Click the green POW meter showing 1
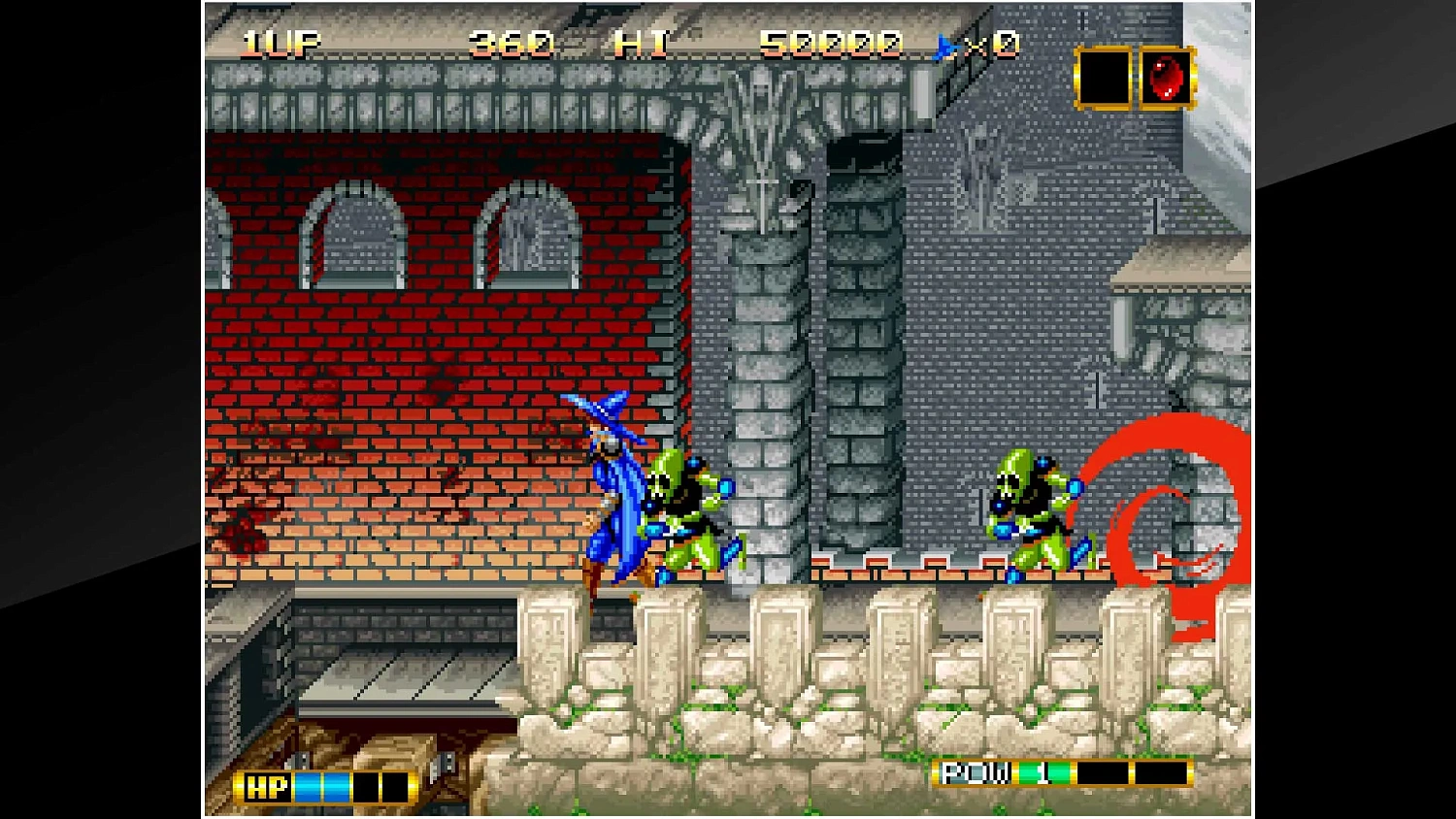This screenshot has width=1456, height=819. coord(1043,773)
